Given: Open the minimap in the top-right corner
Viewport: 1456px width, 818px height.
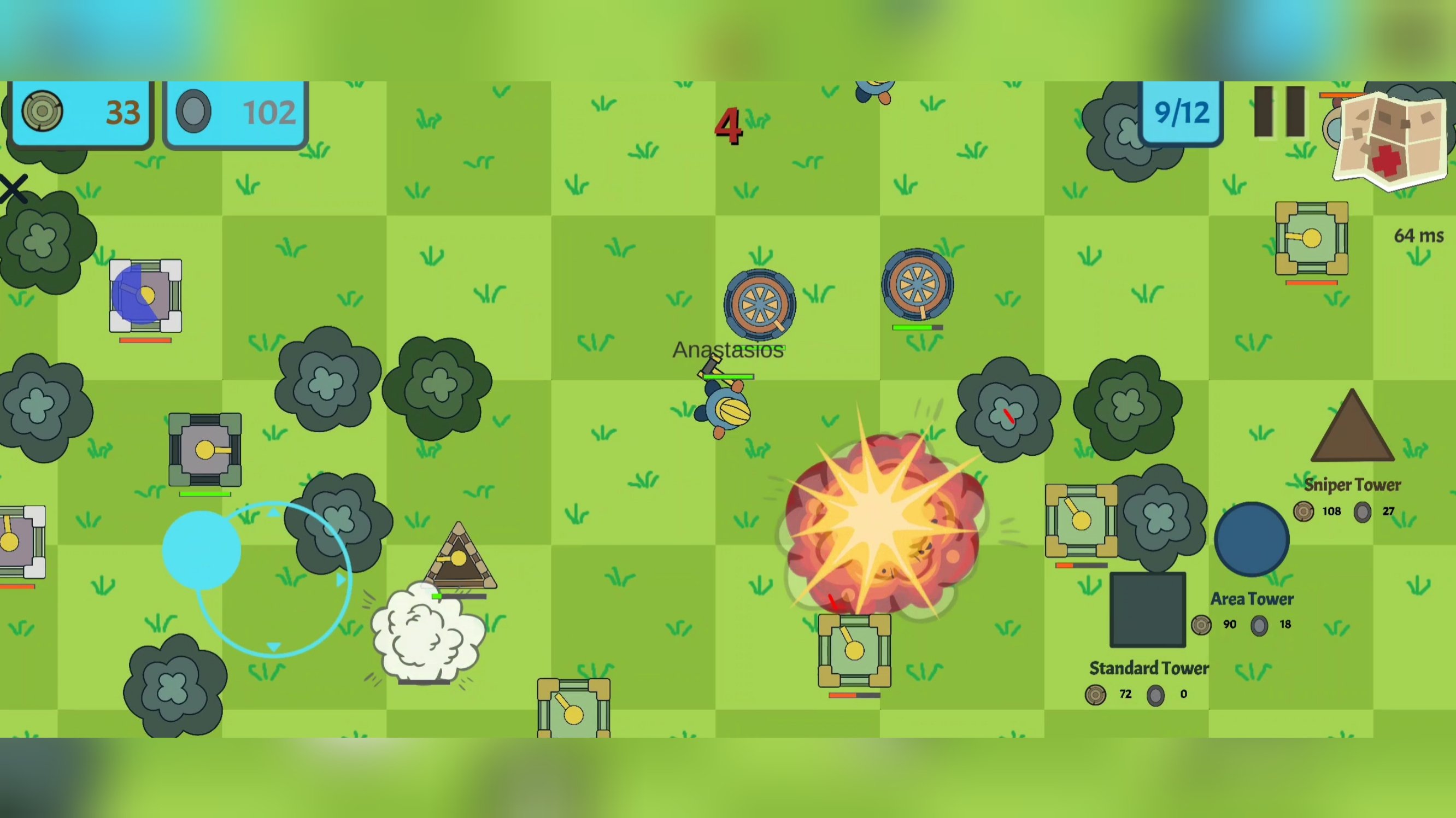Looking at the screenshot, I should [1389, 138].
